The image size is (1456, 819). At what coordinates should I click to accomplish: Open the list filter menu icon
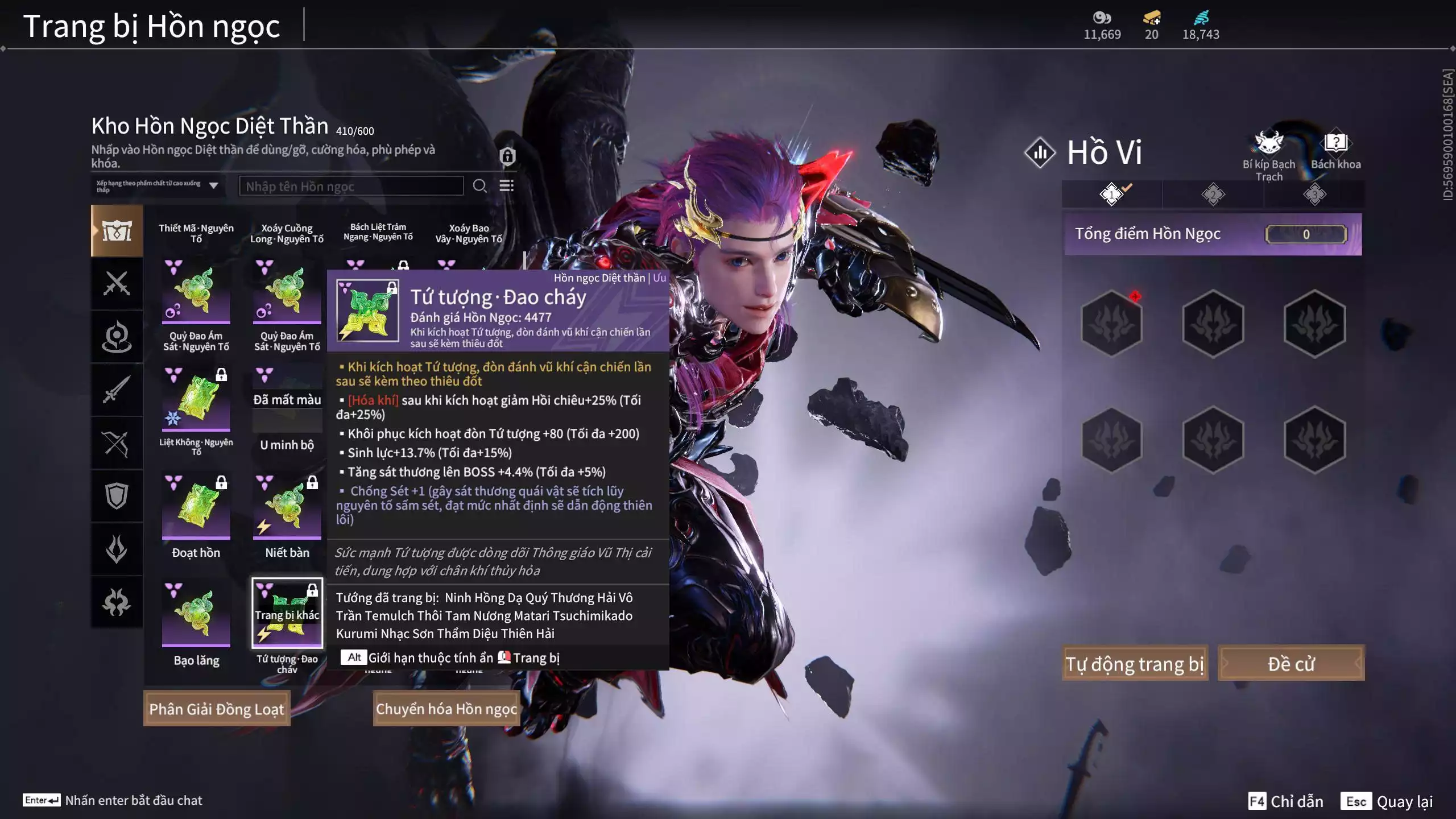tap(506, 186)
